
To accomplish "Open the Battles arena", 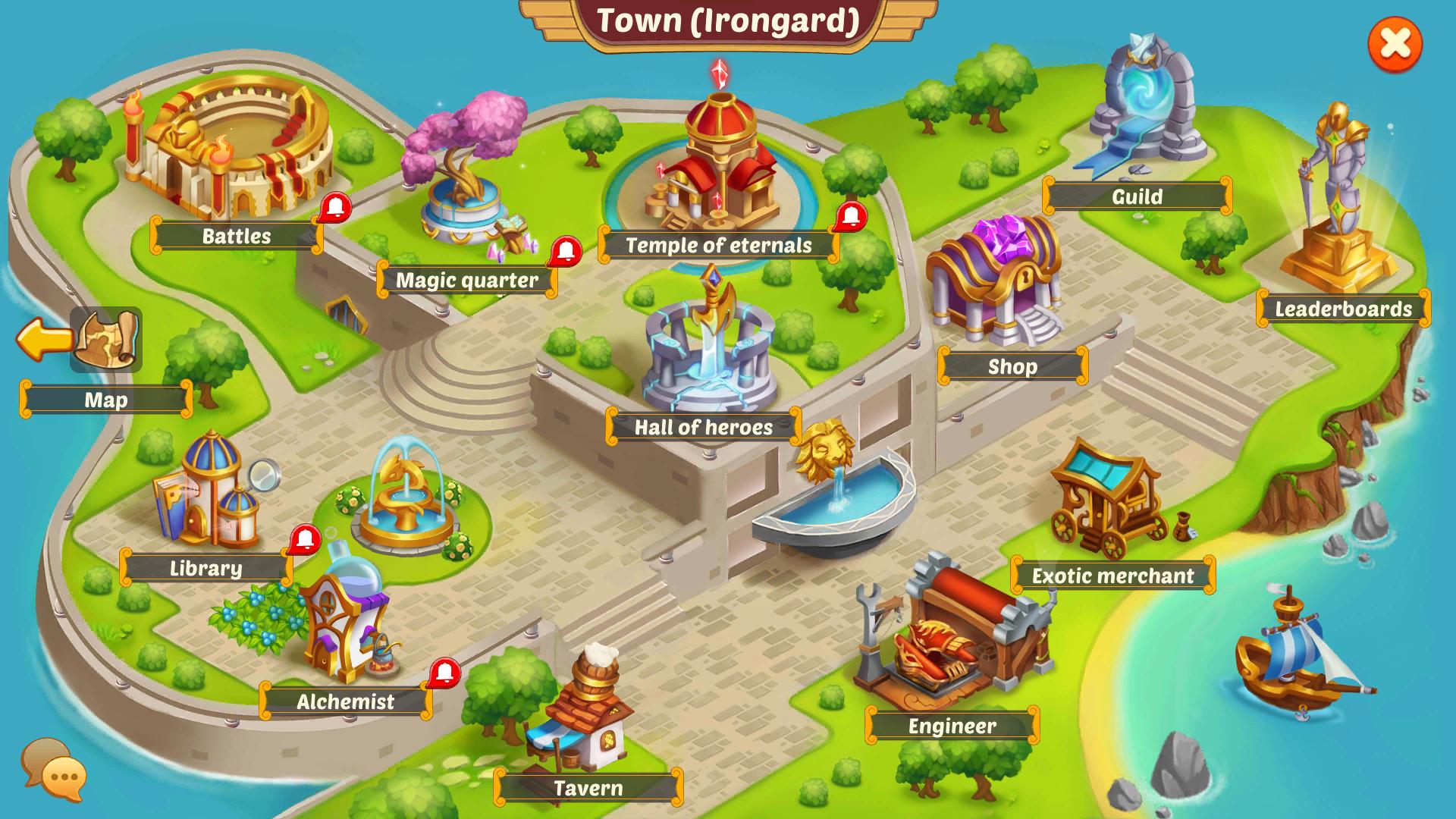I will tap(236, 236).
